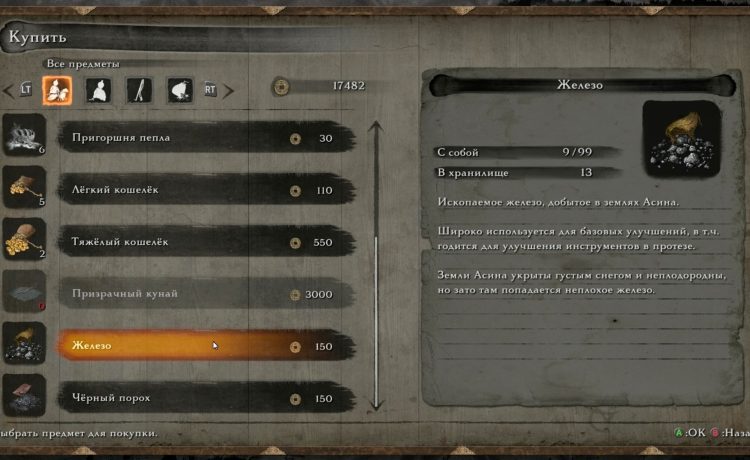Click the scrap iron icon in the list
The width and height of the screenshot is (750, 460).
24,345
